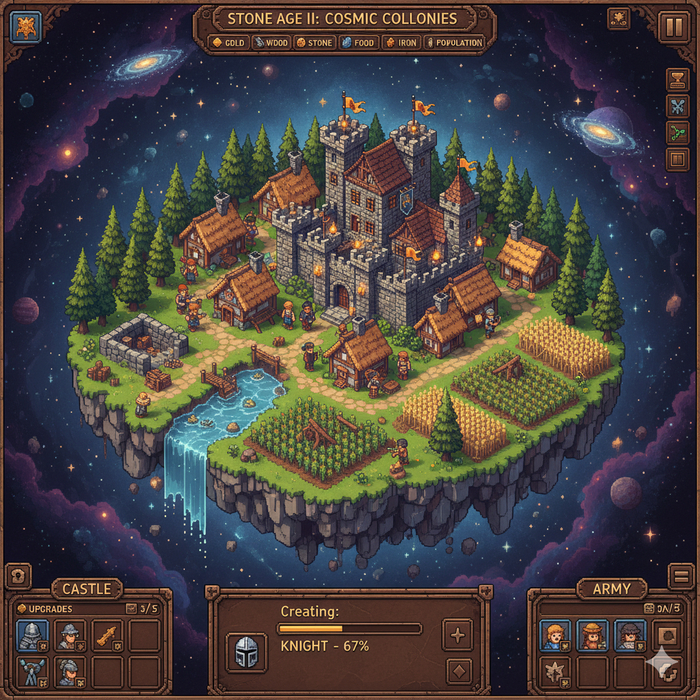Select the Stone resource entry
Image resolution: width=700 pixels, height=700 pixels.
314,43
